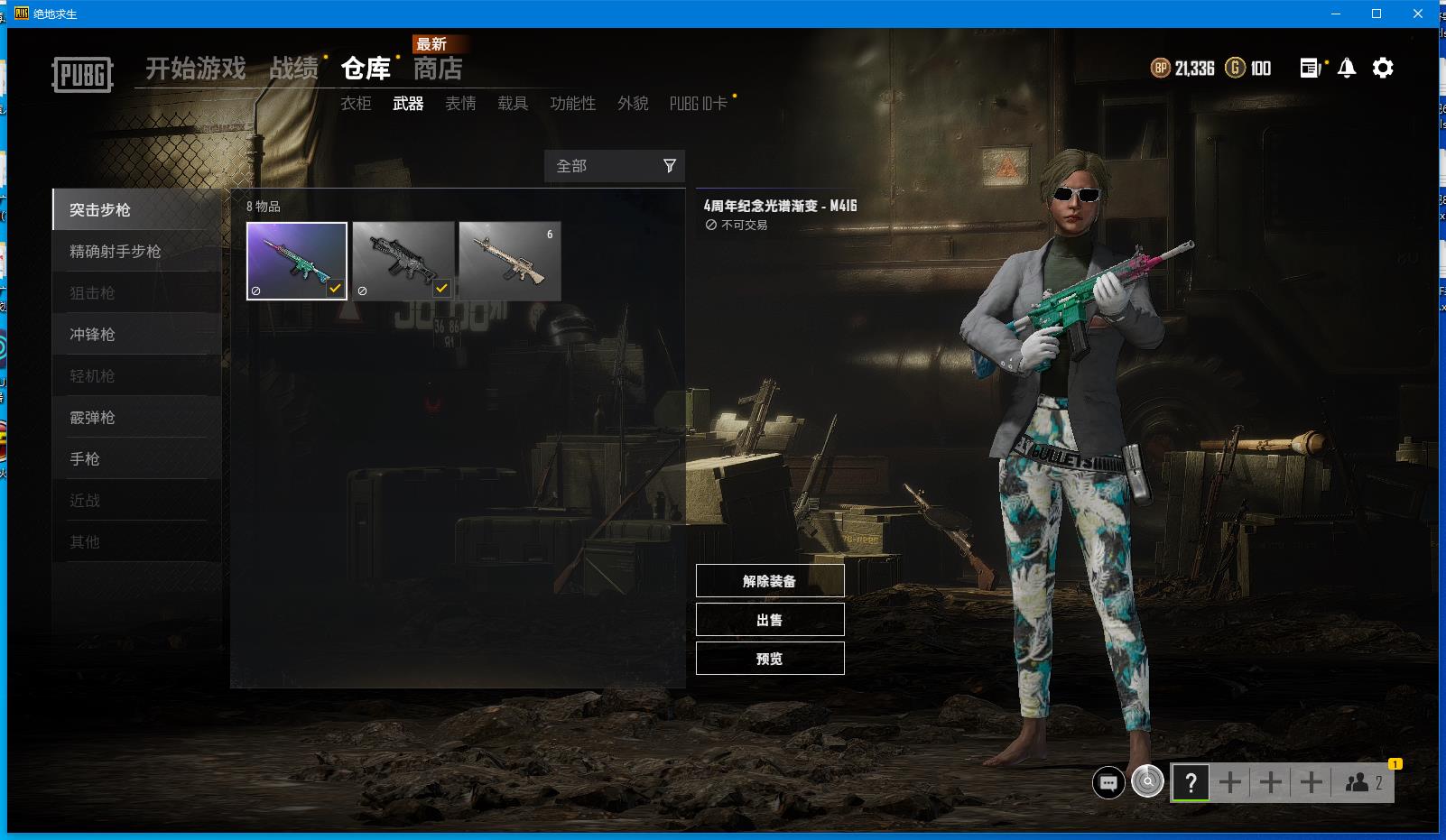Switch to the 衣柜 wardrobe sub-tab
This screenshot has width=1446, height=840.
(x=356, y=104)
